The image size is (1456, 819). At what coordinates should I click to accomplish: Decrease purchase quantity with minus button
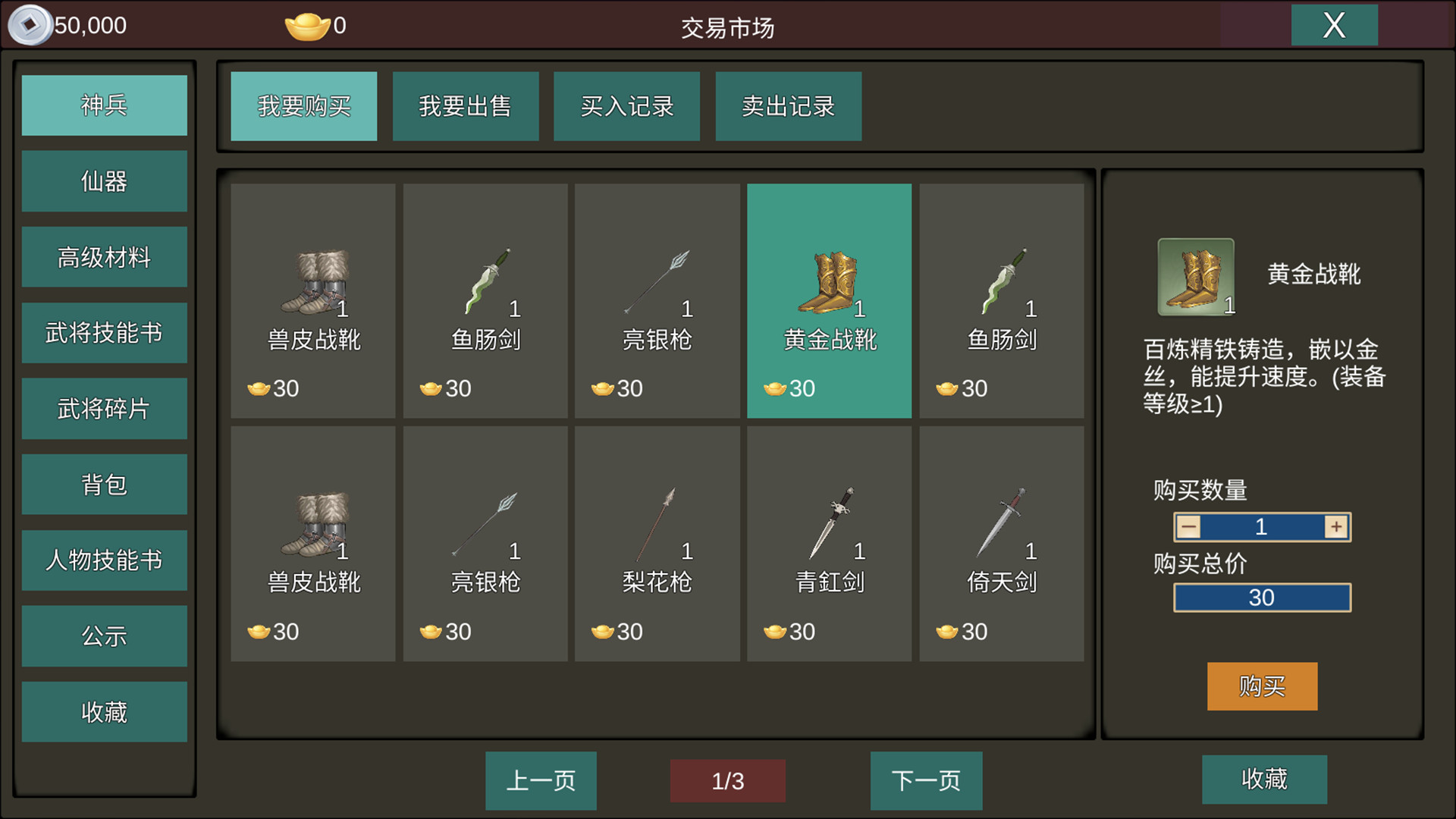1188,526
